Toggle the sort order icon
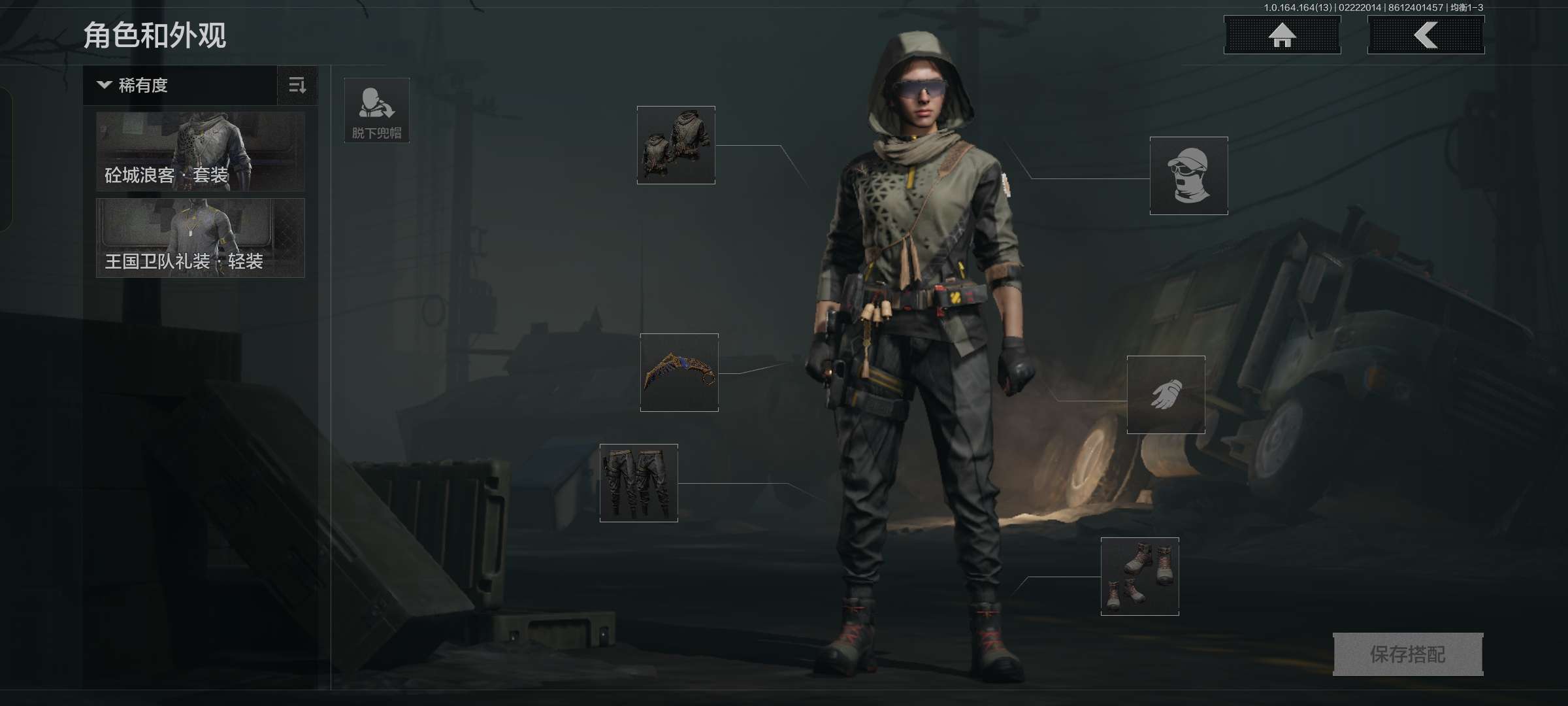The height and width of the screenshot is (706, 1568). pos(297,85)
